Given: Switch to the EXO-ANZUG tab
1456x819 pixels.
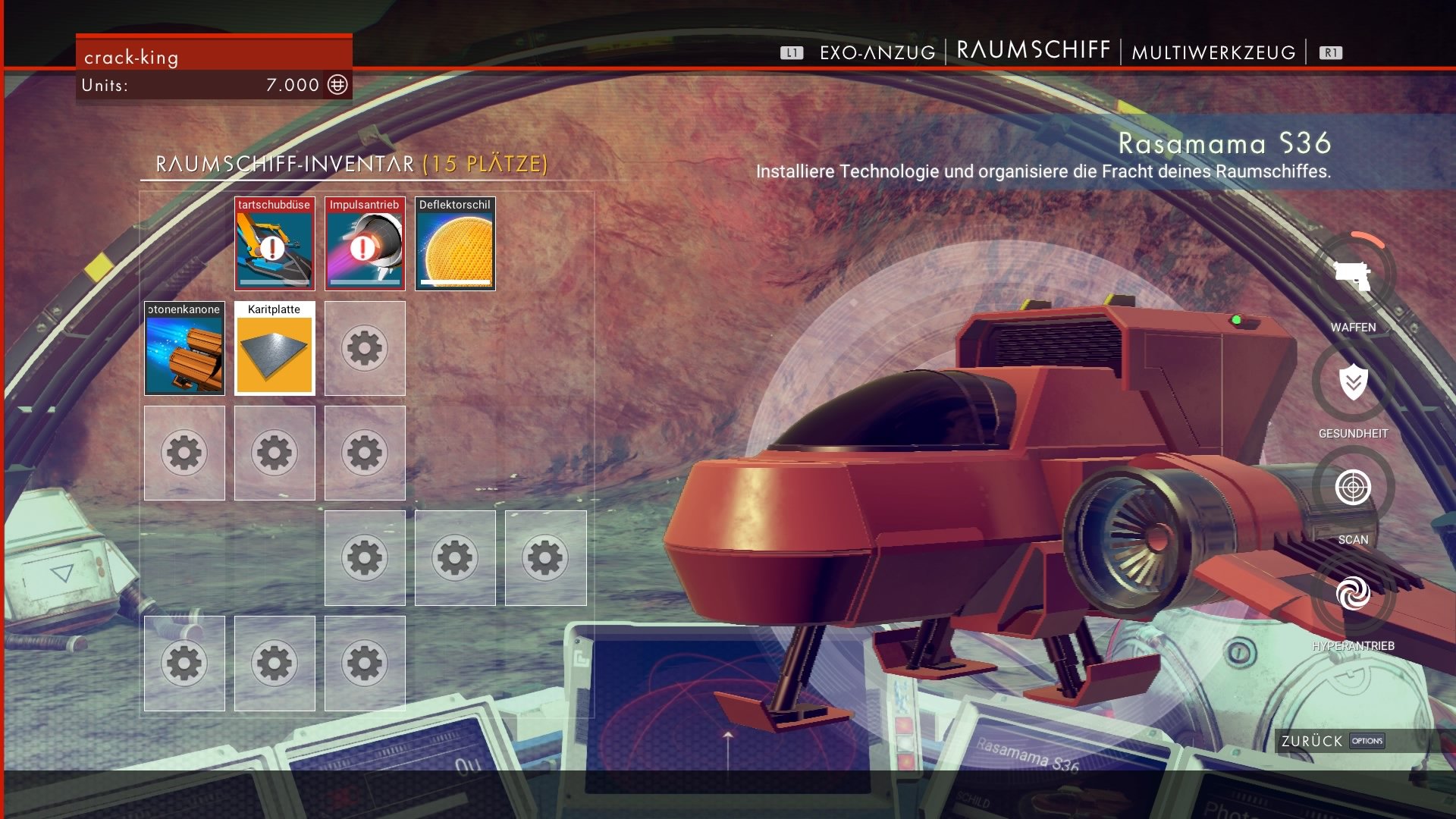Looking at the screenshot, I should (876, 53).
